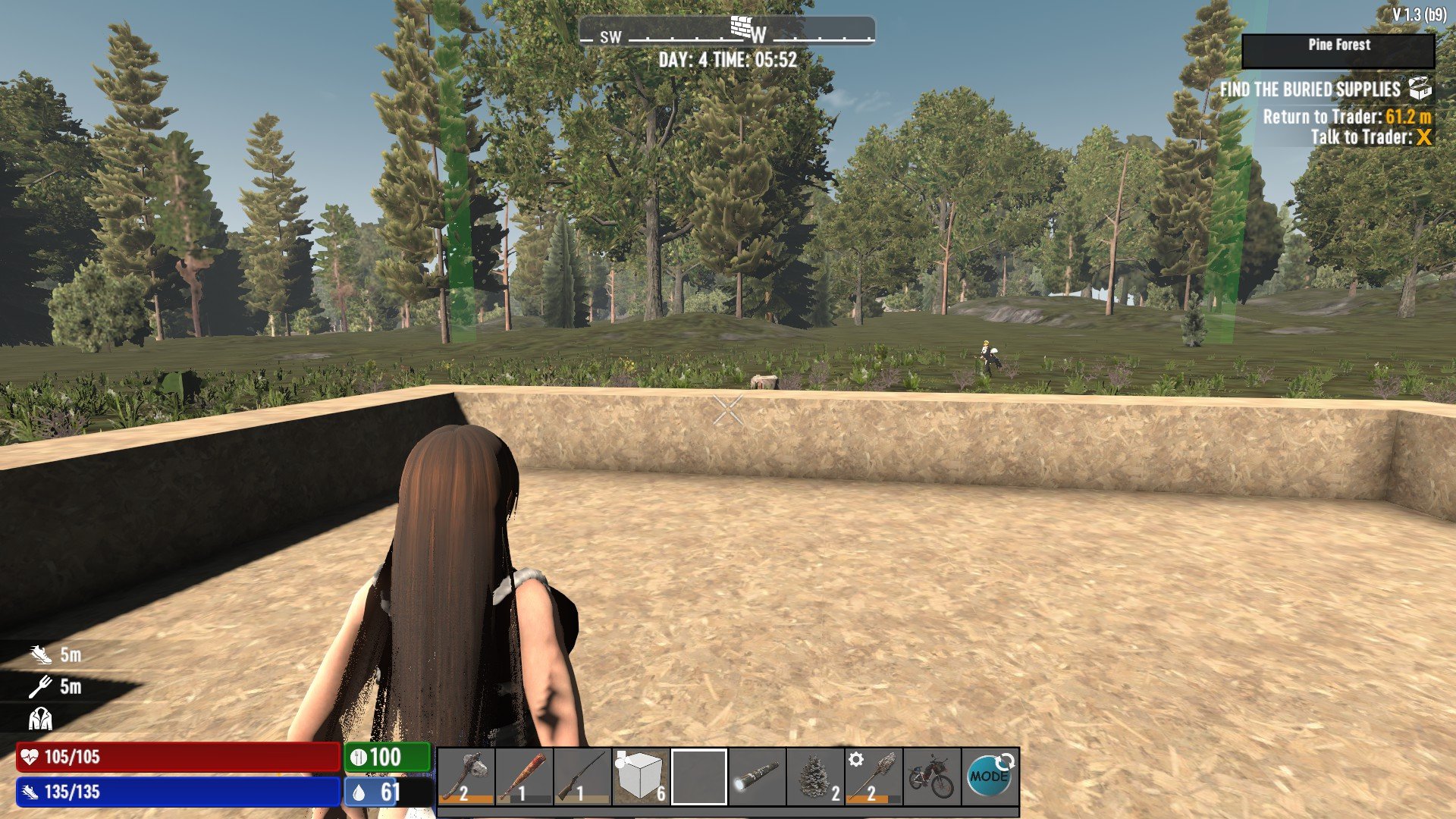
Task: Choose the bicycle hotbar slot
Action: pyautogui.click(x=931, y=777)
